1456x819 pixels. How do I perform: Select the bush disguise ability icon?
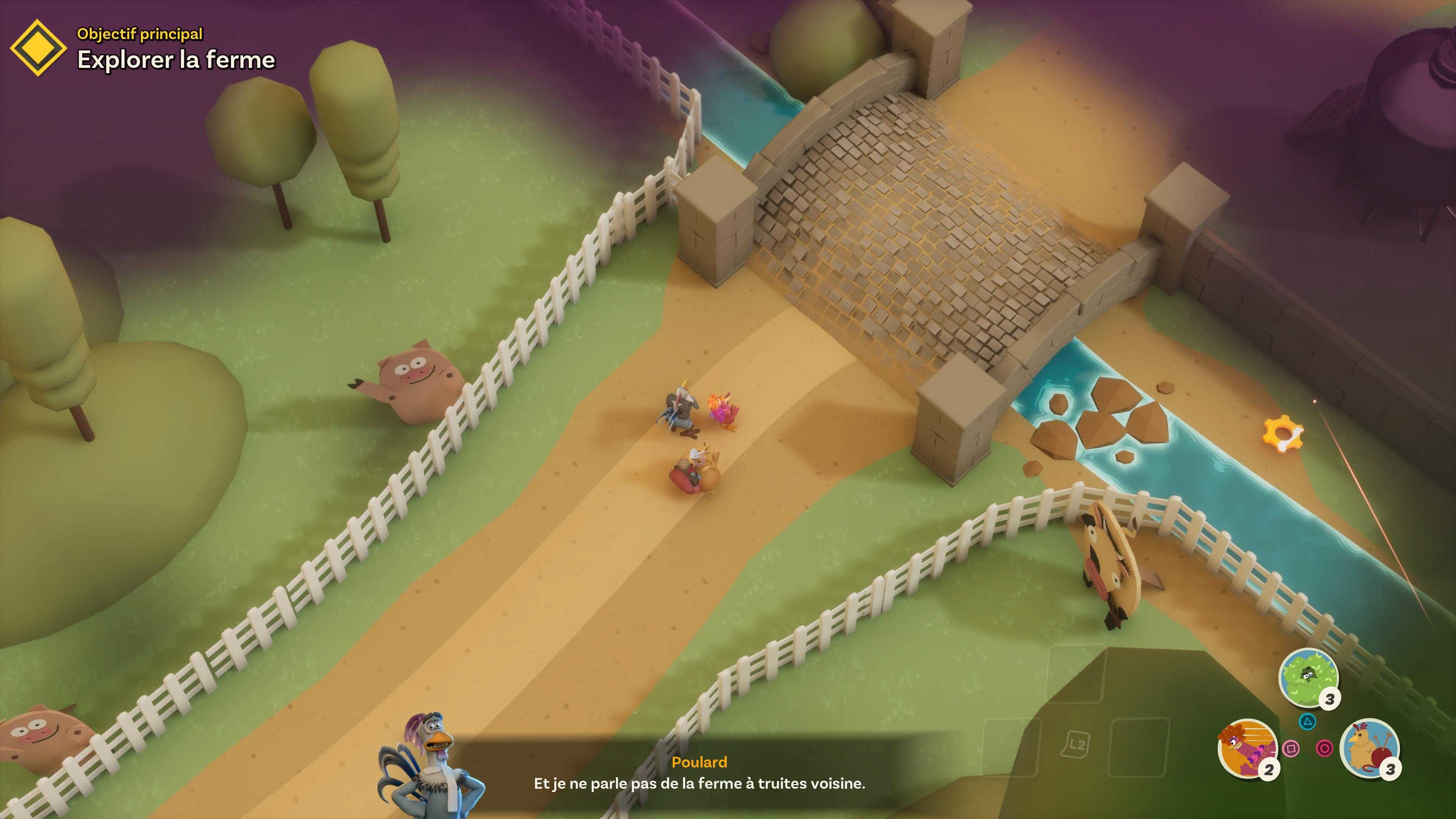click(1308, 676)
